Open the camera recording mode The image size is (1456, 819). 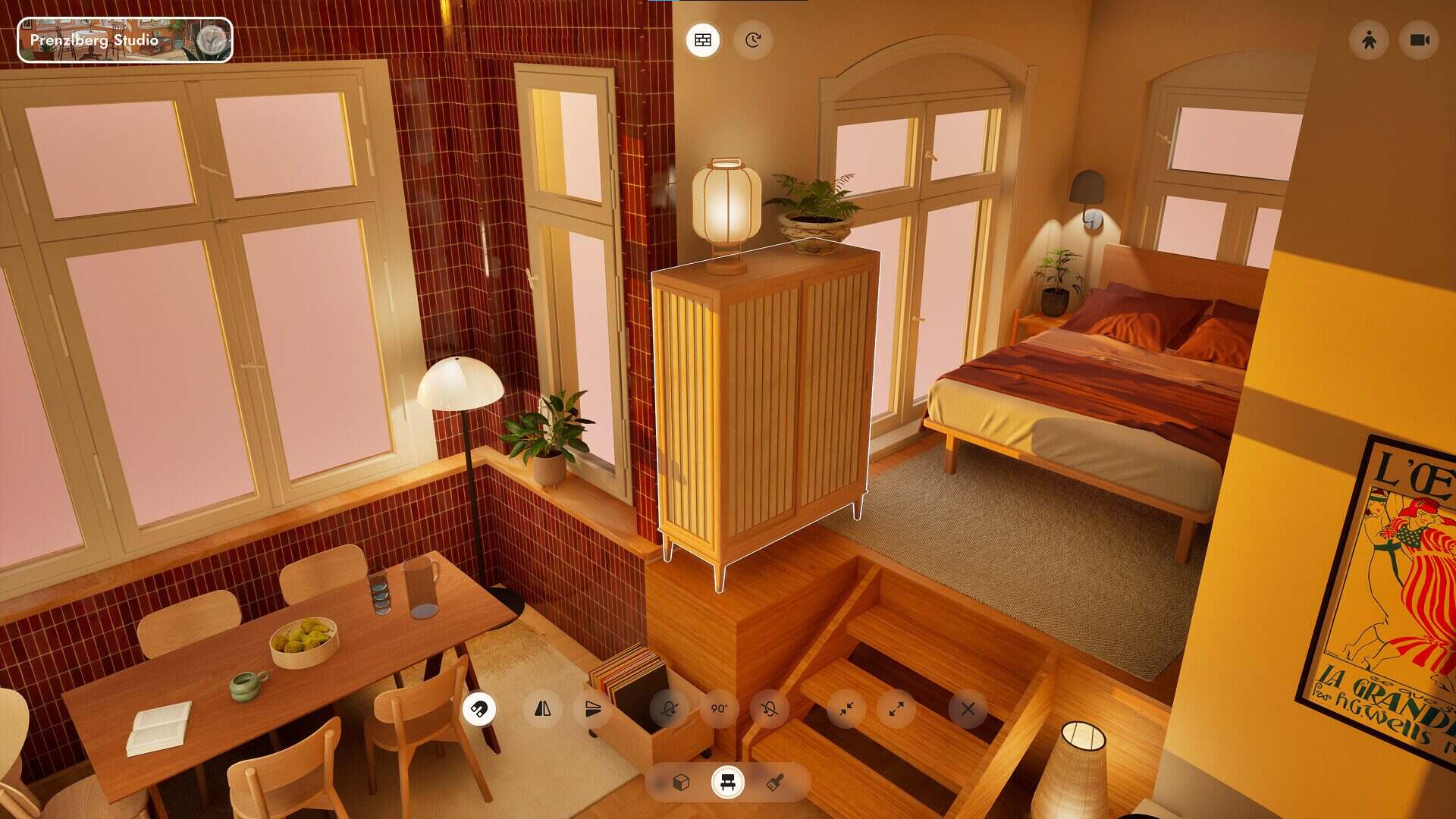point(1420,41)
